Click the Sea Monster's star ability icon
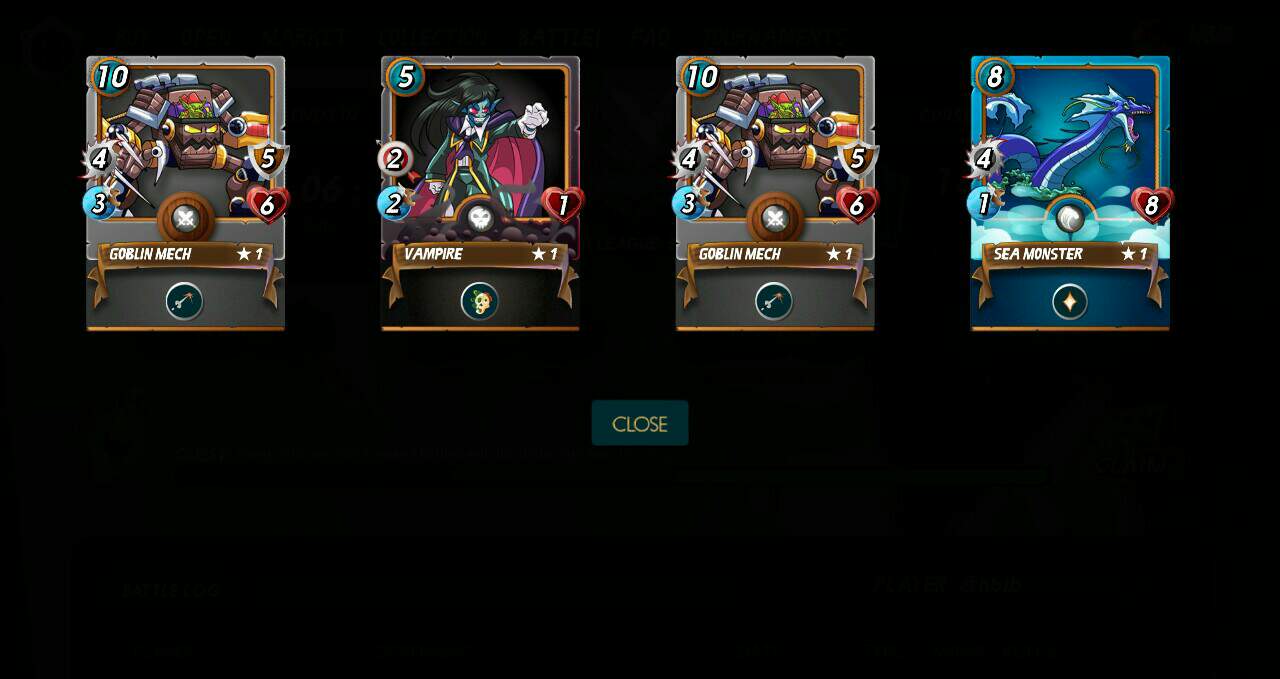This screenshot has width=1280, height=679. [x=1069, y=301]
